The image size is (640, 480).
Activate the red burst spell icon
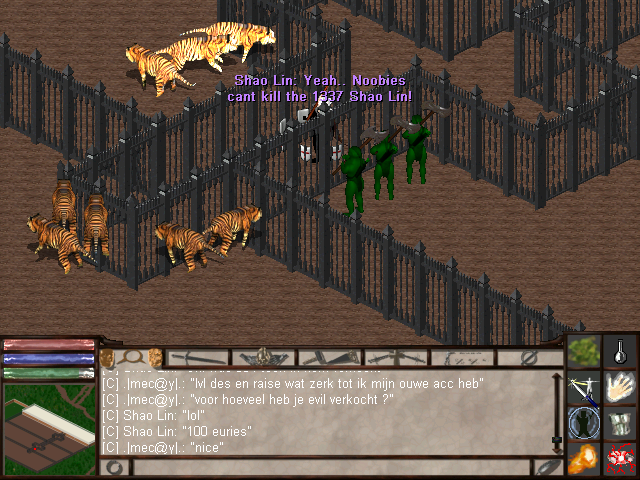[621, 459]
